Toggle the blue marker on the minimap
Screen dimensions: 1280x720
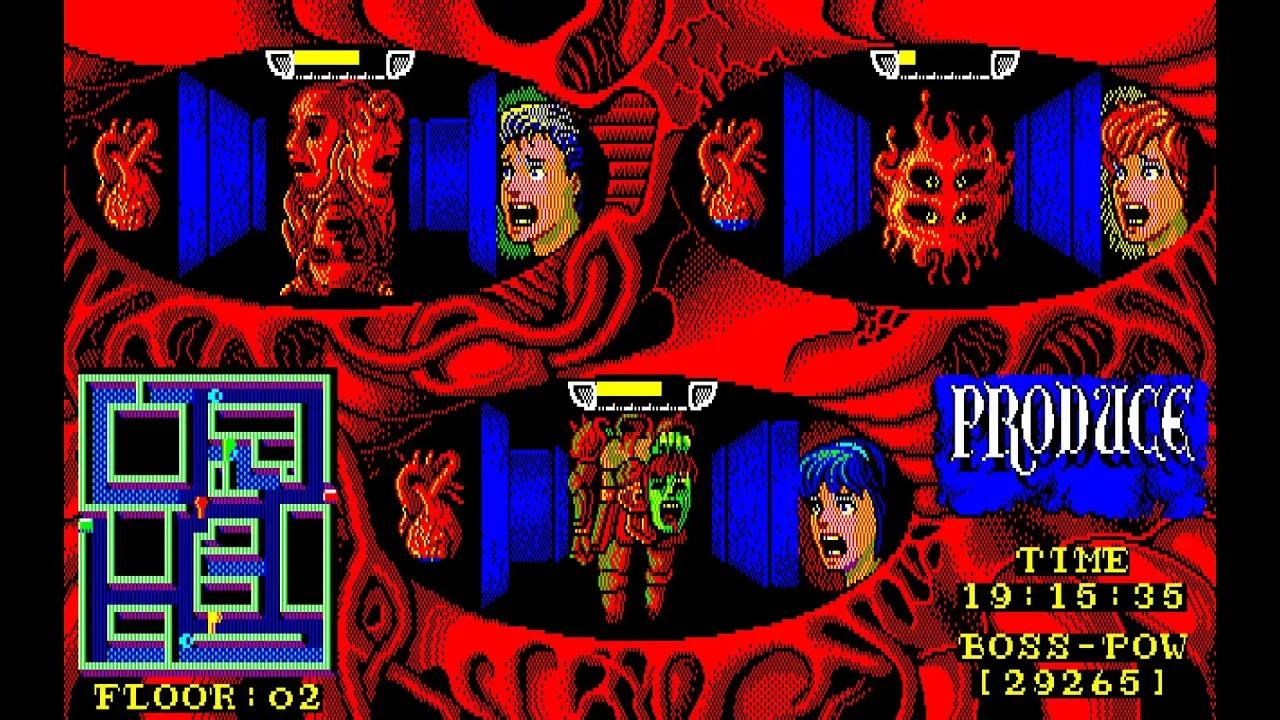tap(187, 640)
